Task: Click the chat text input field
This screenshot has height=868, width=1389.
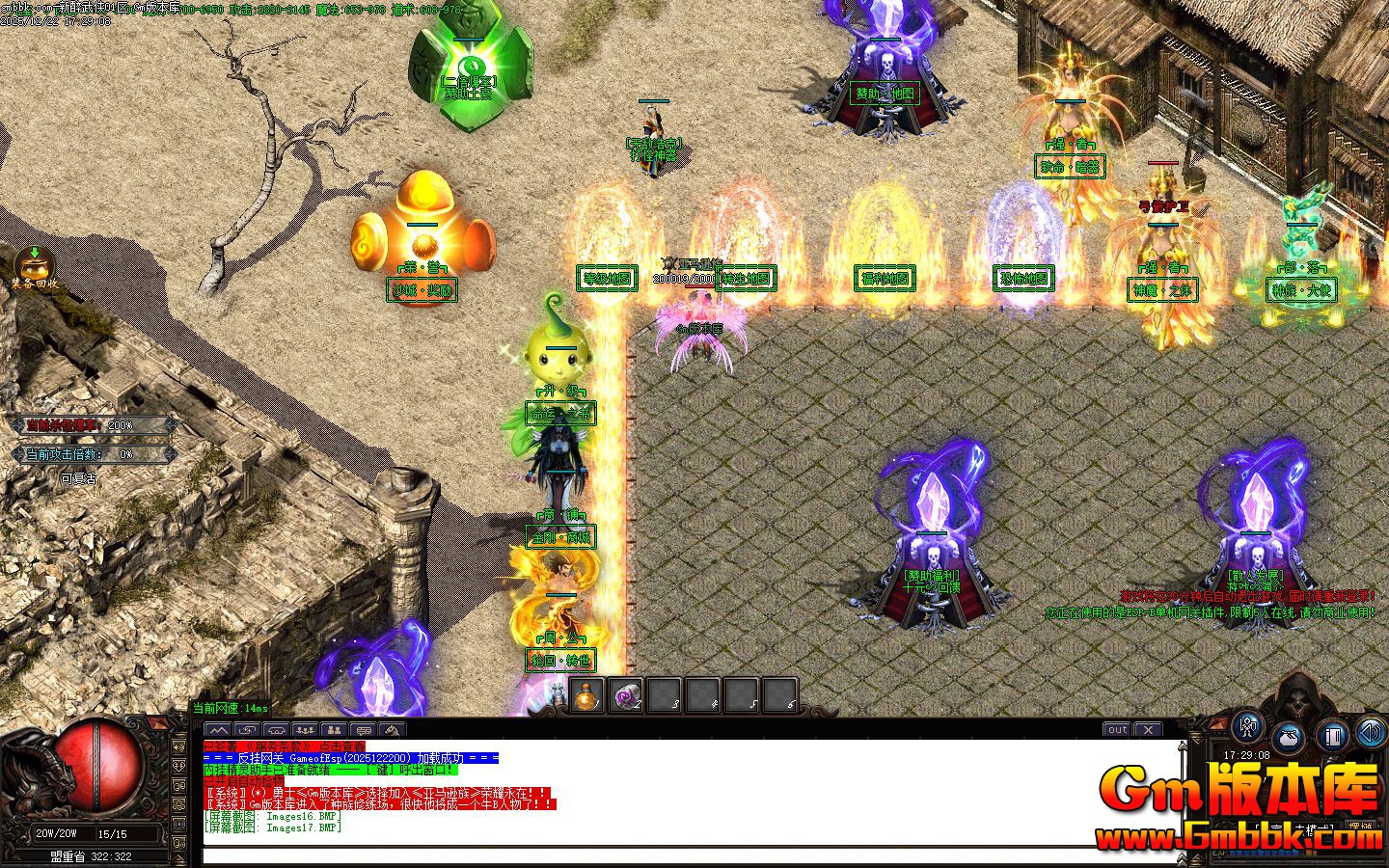Action: tap(690, 854)
